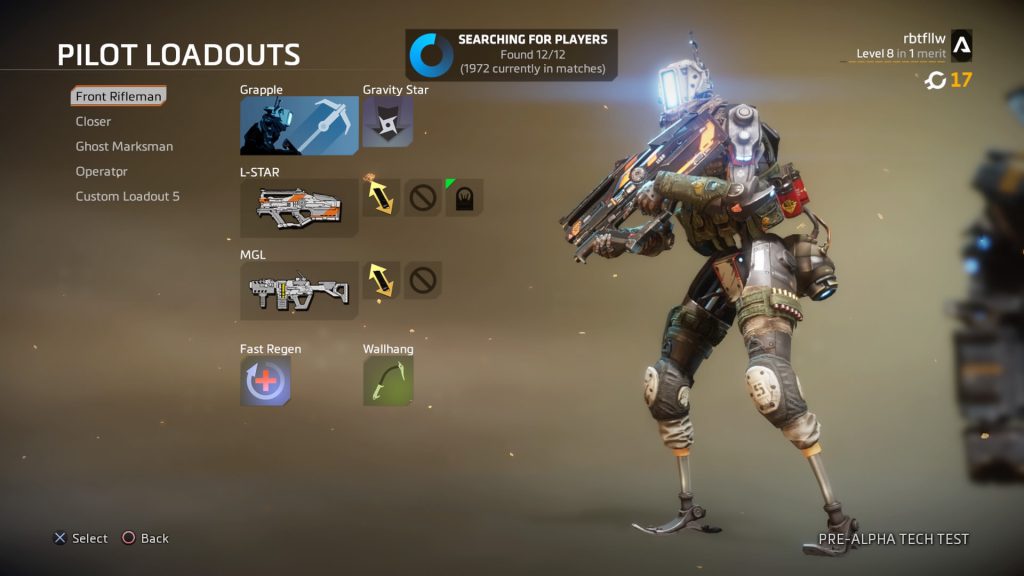Select the Front Rifleman loadout
Screen dimensions: 1024x576
coord(118,96)
